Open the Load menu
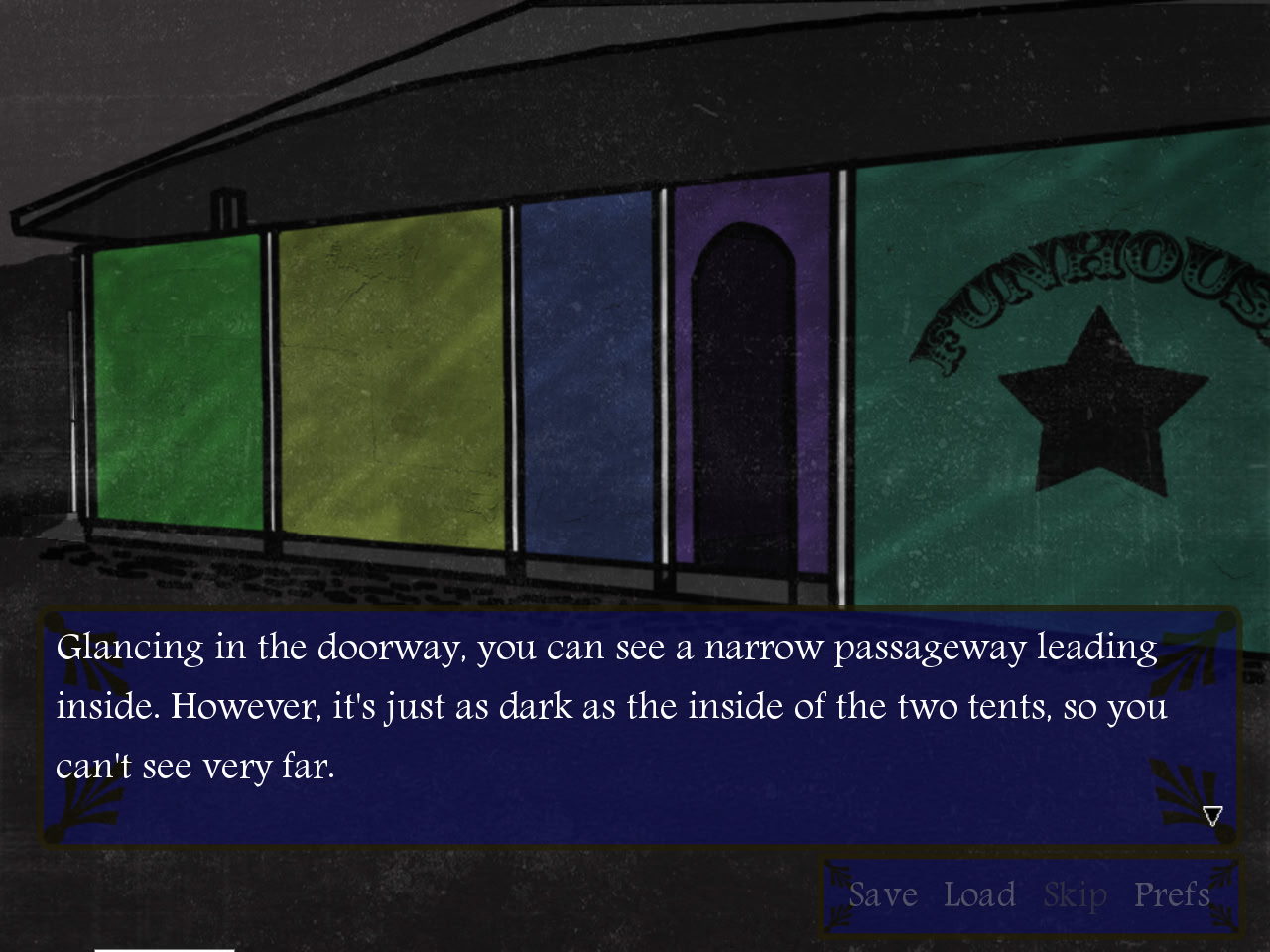Screen dimensions: 1270x952 pos(979,894)
